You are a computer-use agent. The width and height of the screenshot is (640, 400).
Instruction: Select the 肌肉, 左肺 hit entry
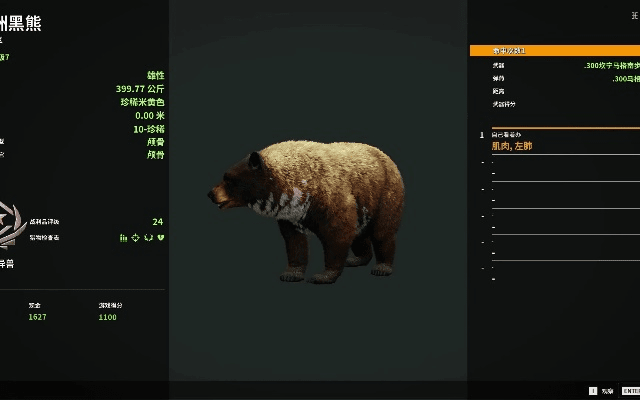512,146
